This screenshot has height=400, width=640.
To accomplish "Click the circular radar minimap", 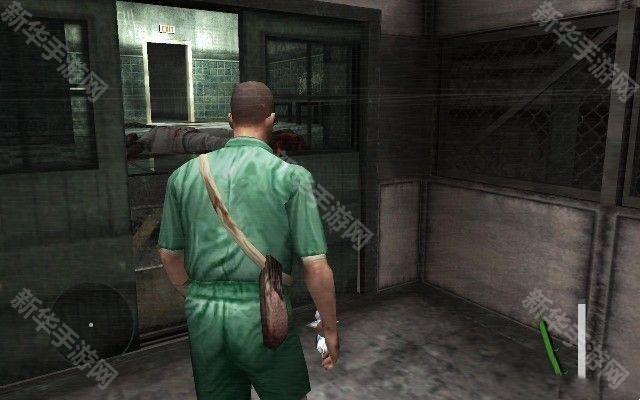I will (x=91, y=322).
